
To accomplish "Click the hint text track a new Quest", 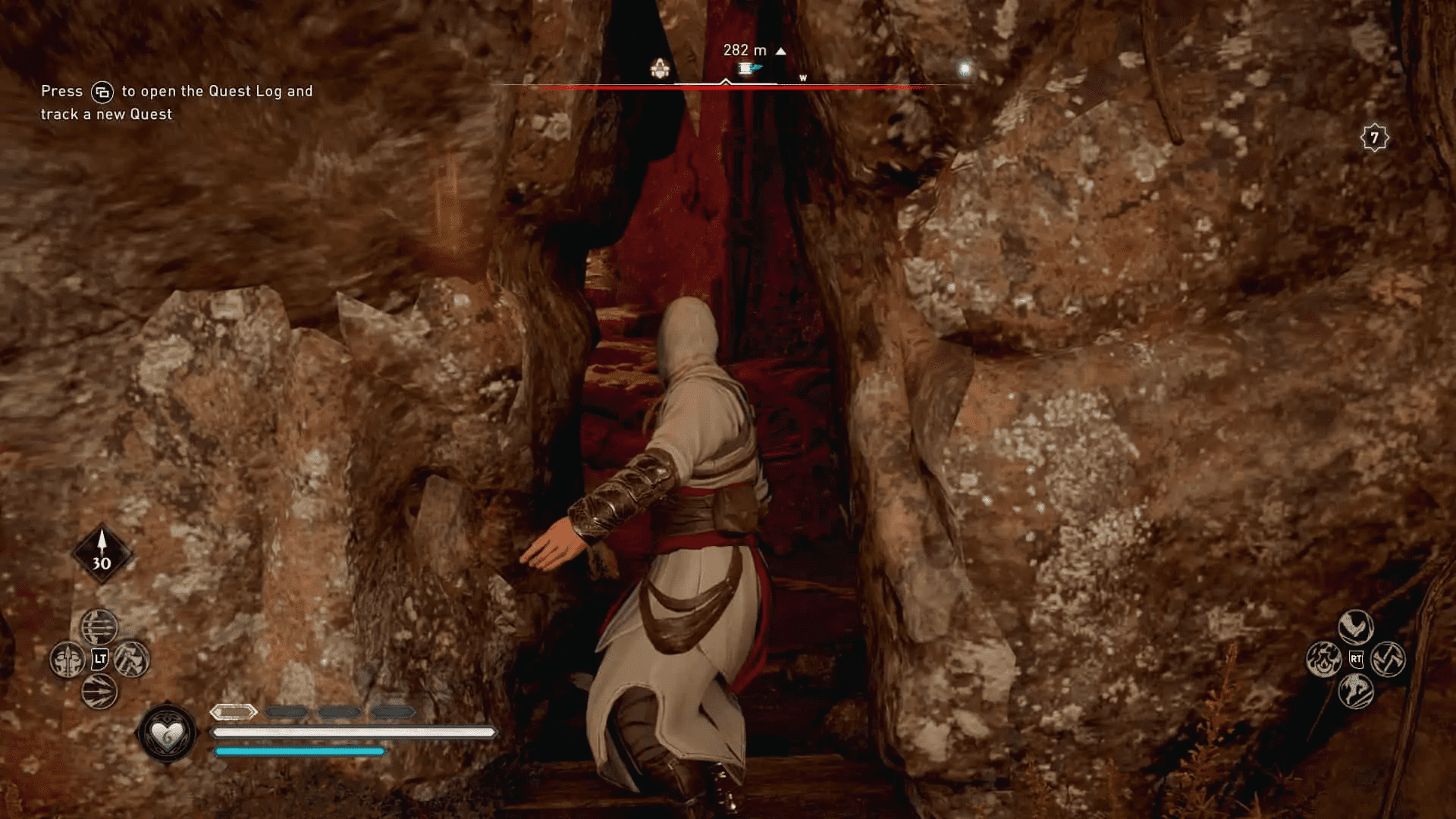I will click(105, 115).
